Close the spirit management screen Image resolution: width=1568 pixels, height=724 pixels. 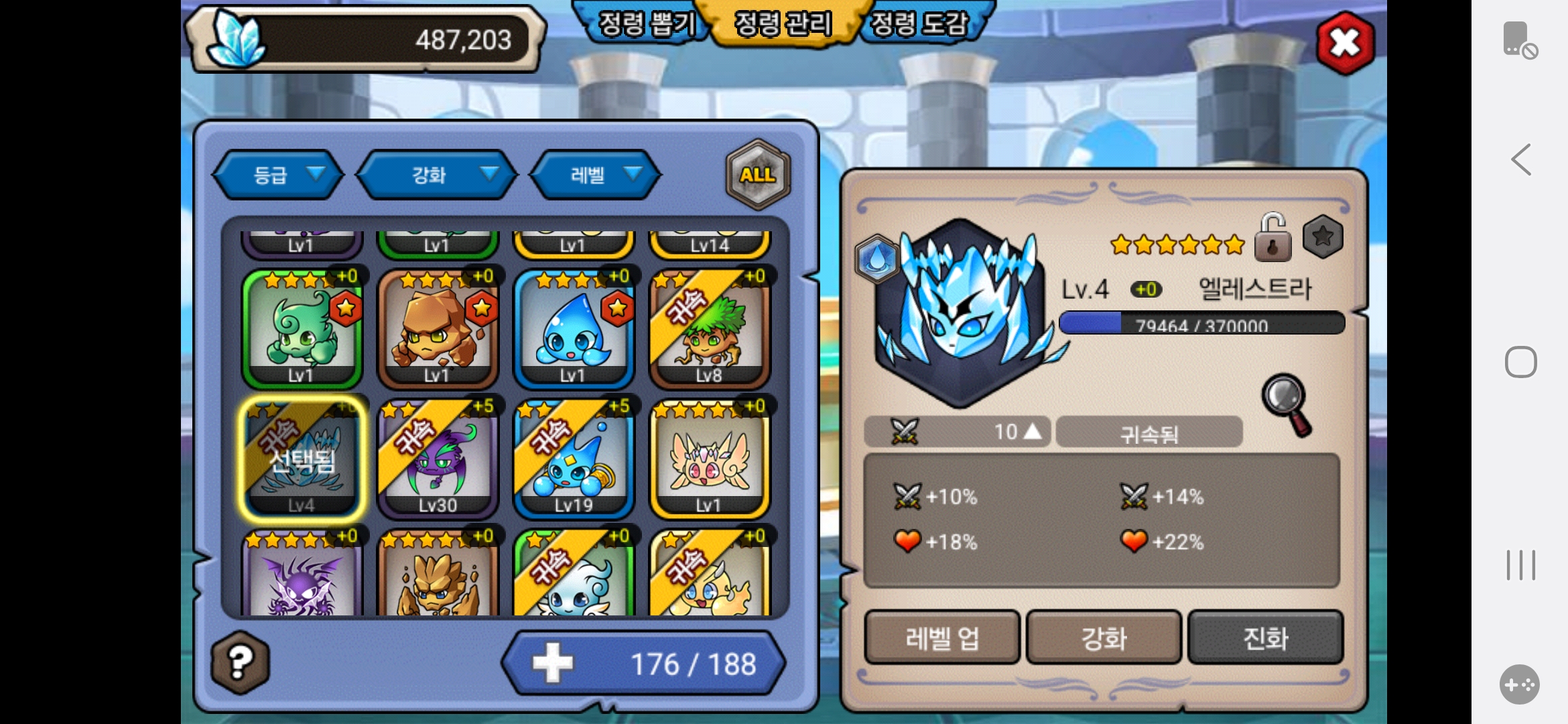1345,44
